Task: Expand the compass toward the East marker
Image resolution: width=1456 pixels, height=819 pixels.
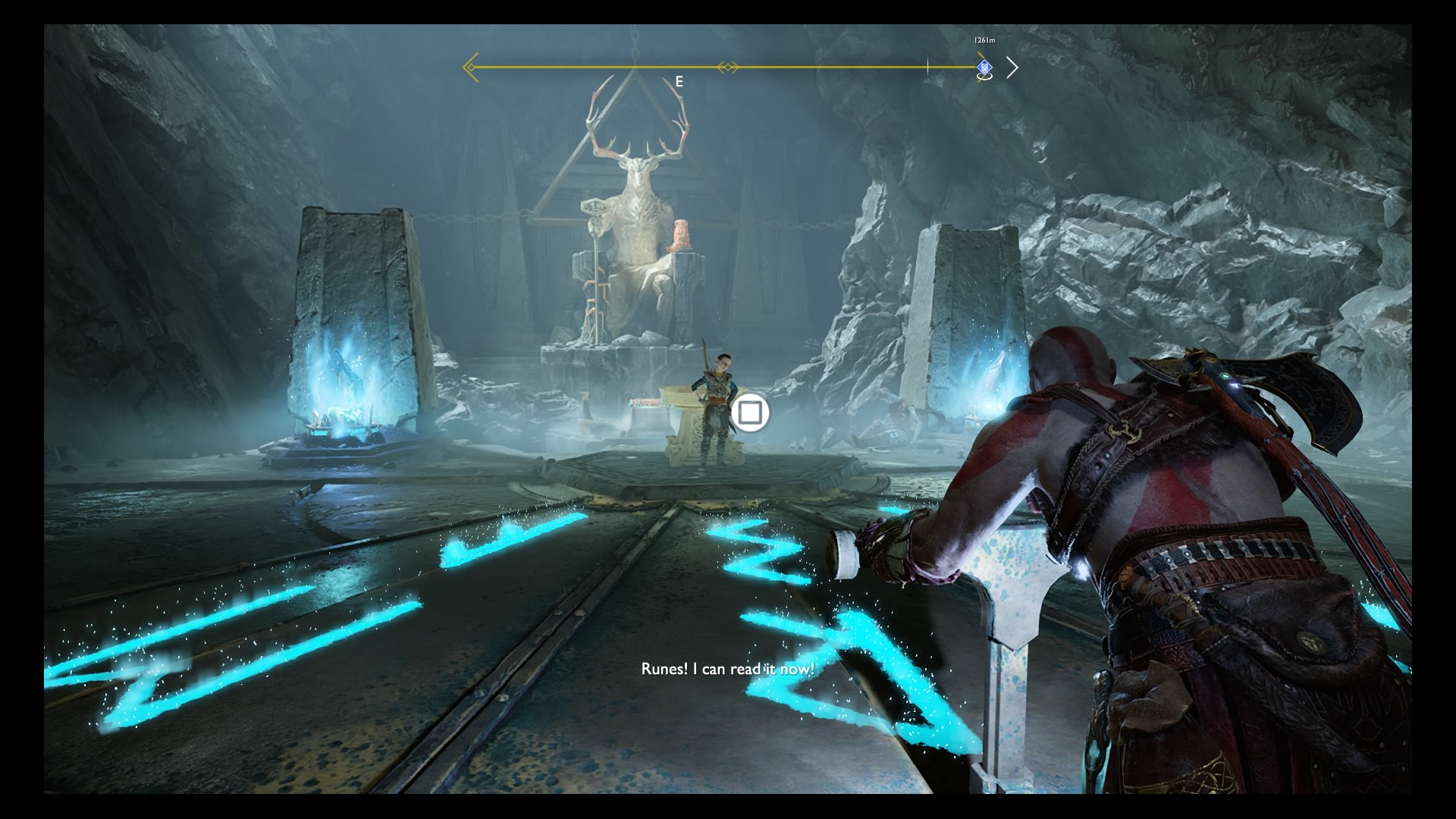Action: click(x=679, y=67)
